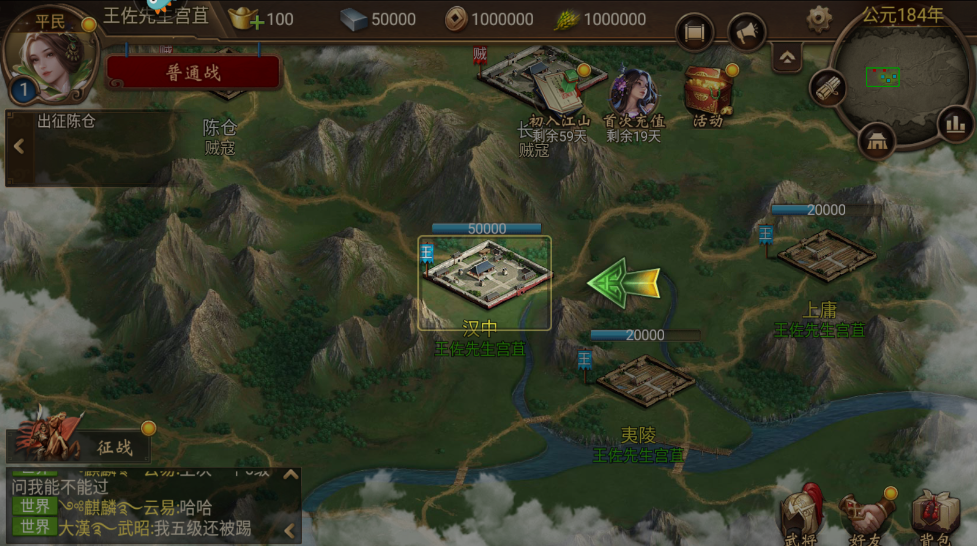Open the palace building button under minimap
The image size is (977, 546).
coord(877,140)
